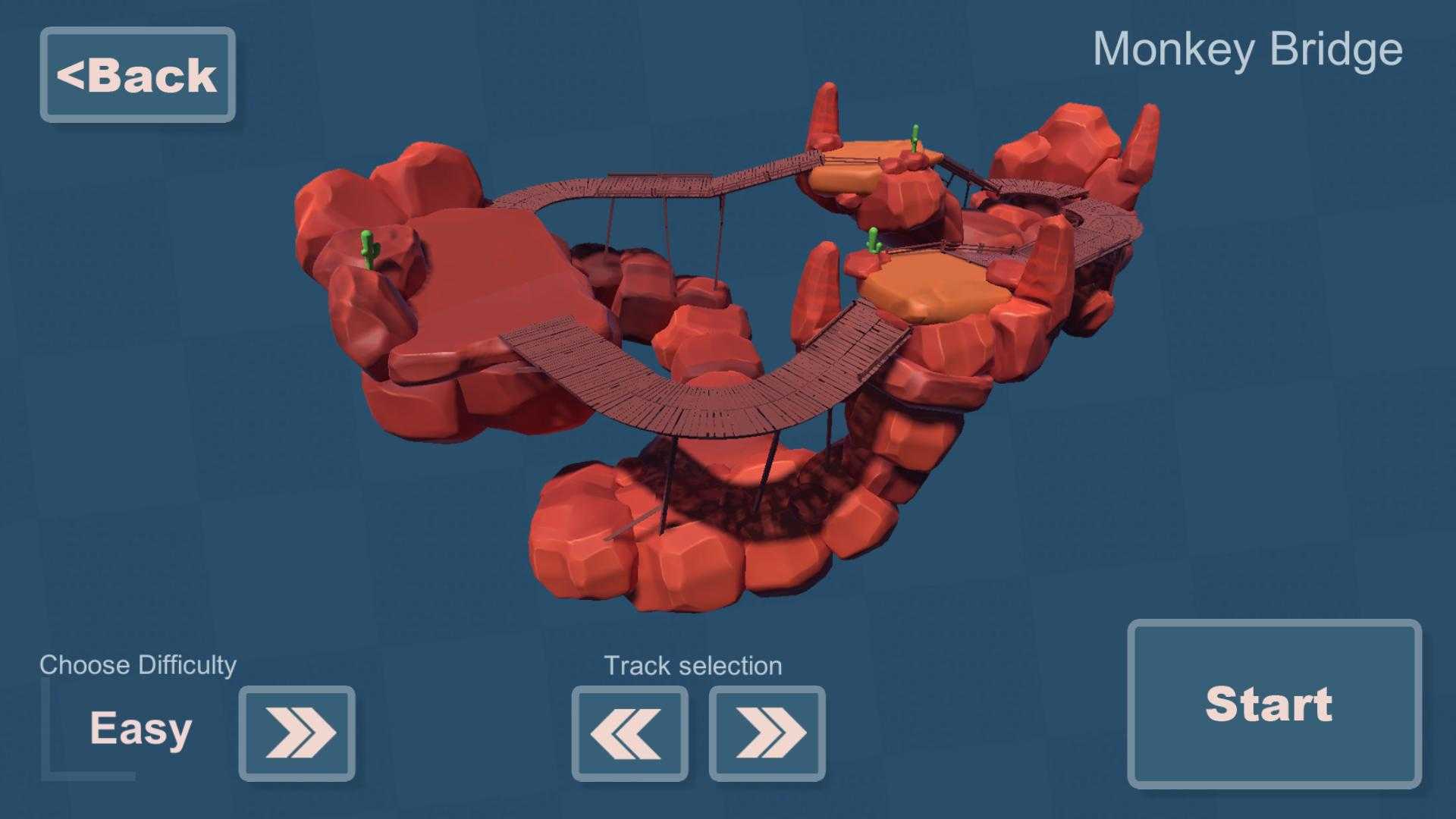Select the Monkey Bridge title
1456x819 pixels.
[x=1250, y=49]
